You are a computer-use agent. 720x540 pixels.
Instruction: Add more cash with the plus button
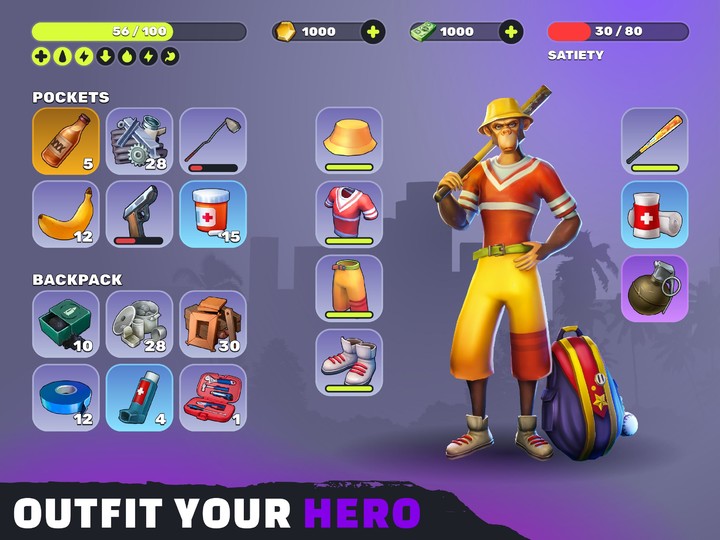511,32
